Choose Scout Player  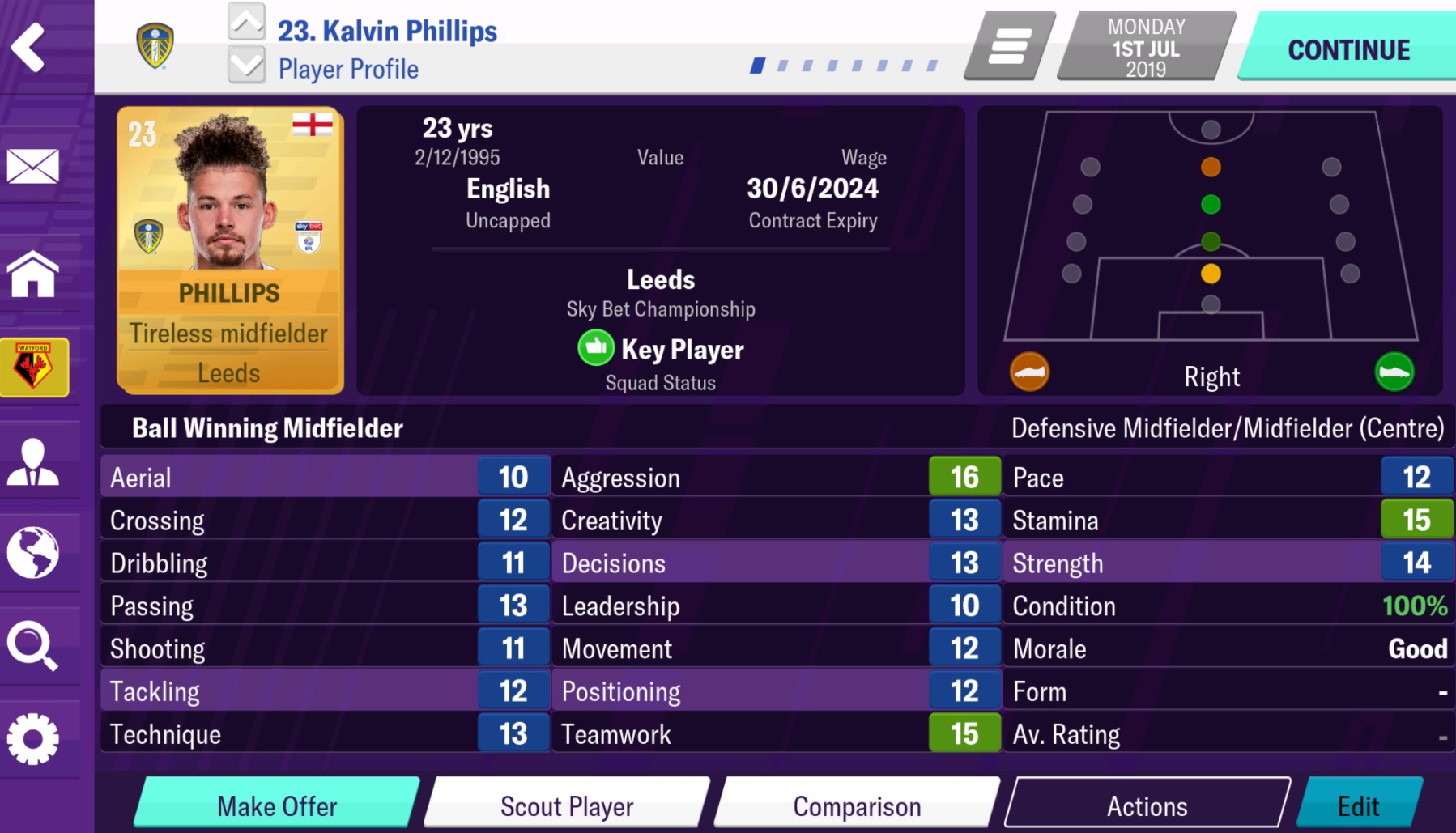[567, 805]
